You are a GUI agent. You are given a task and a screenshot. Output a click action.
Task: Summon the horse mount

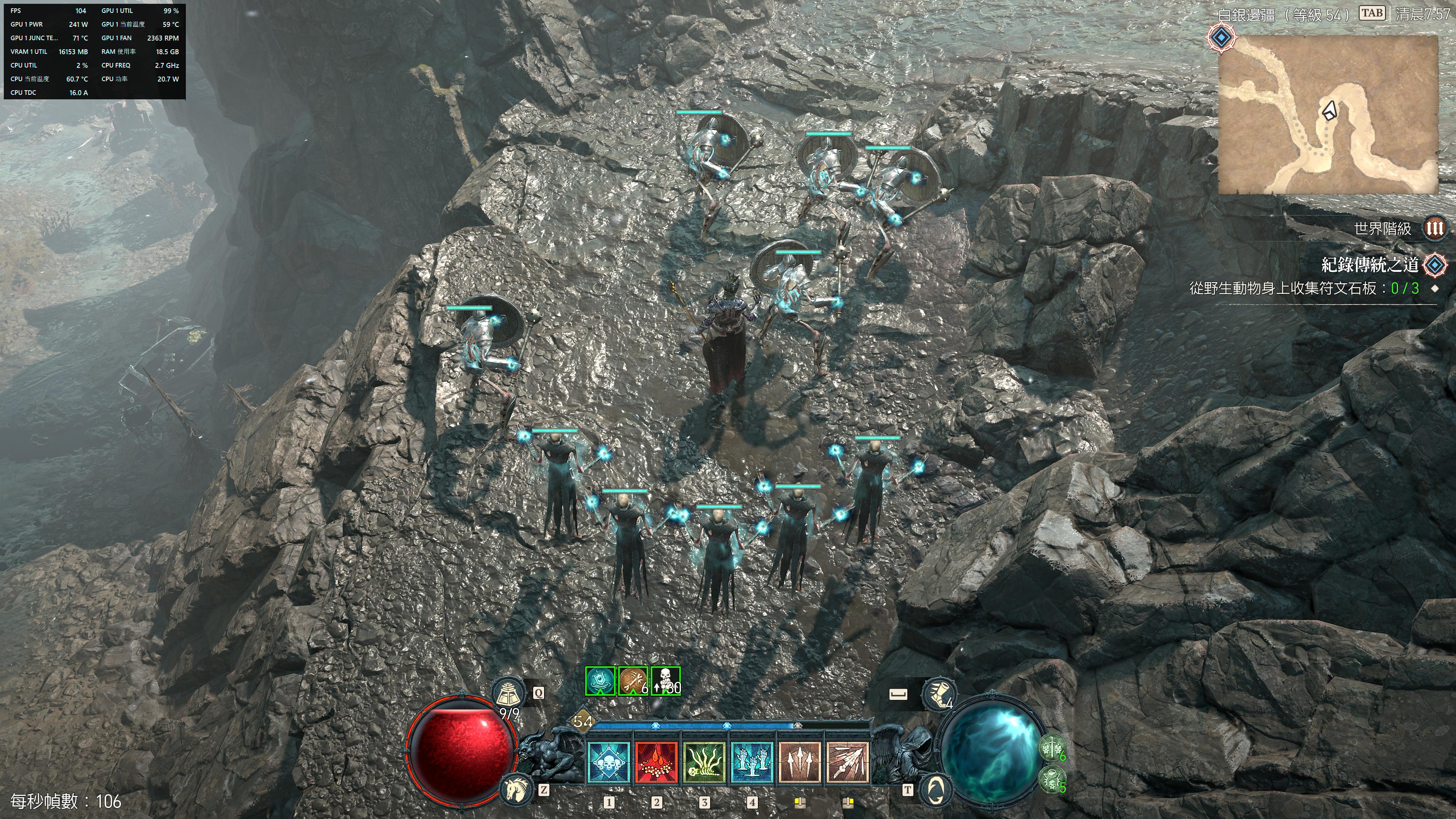(516, 789)
